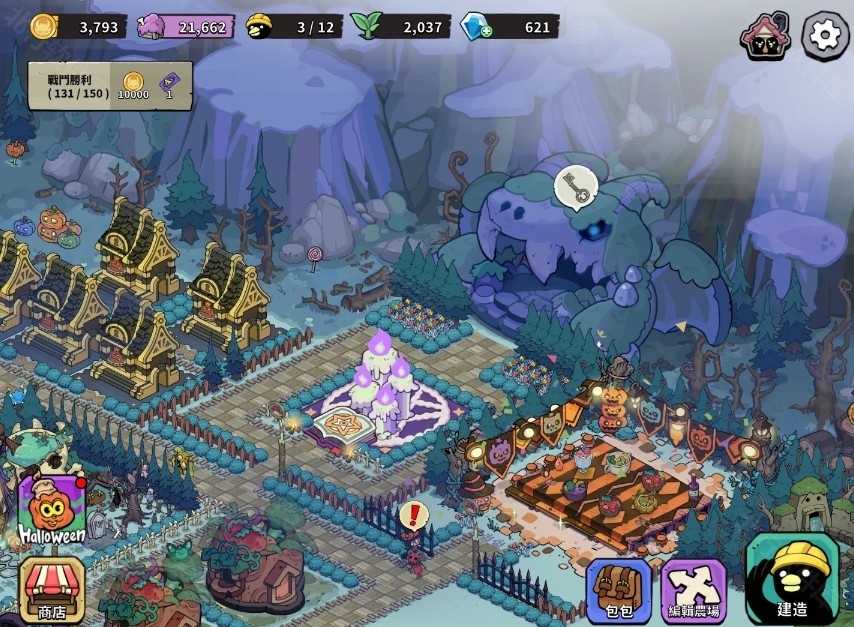Select 編輯農場 edit farm

pyautogui.click(x=694, y=591)
